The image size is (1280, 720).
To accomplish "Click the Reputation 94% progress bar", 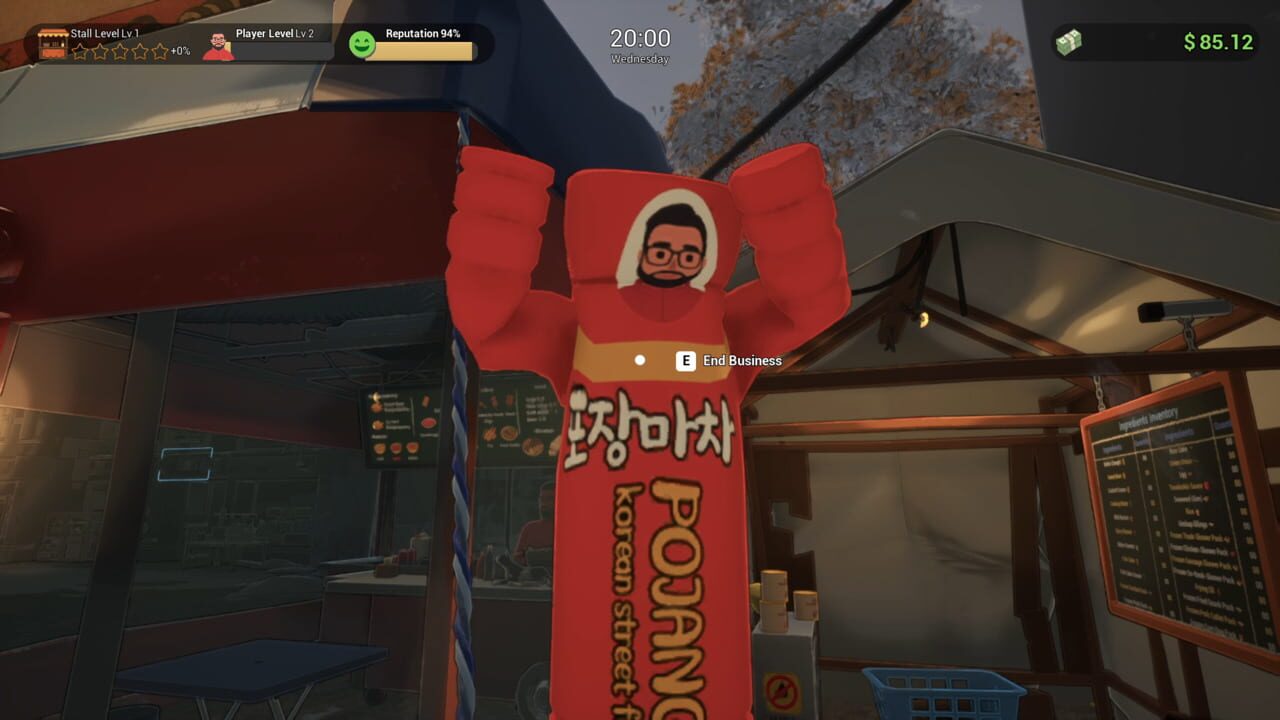I will click(x=426, y=52).
